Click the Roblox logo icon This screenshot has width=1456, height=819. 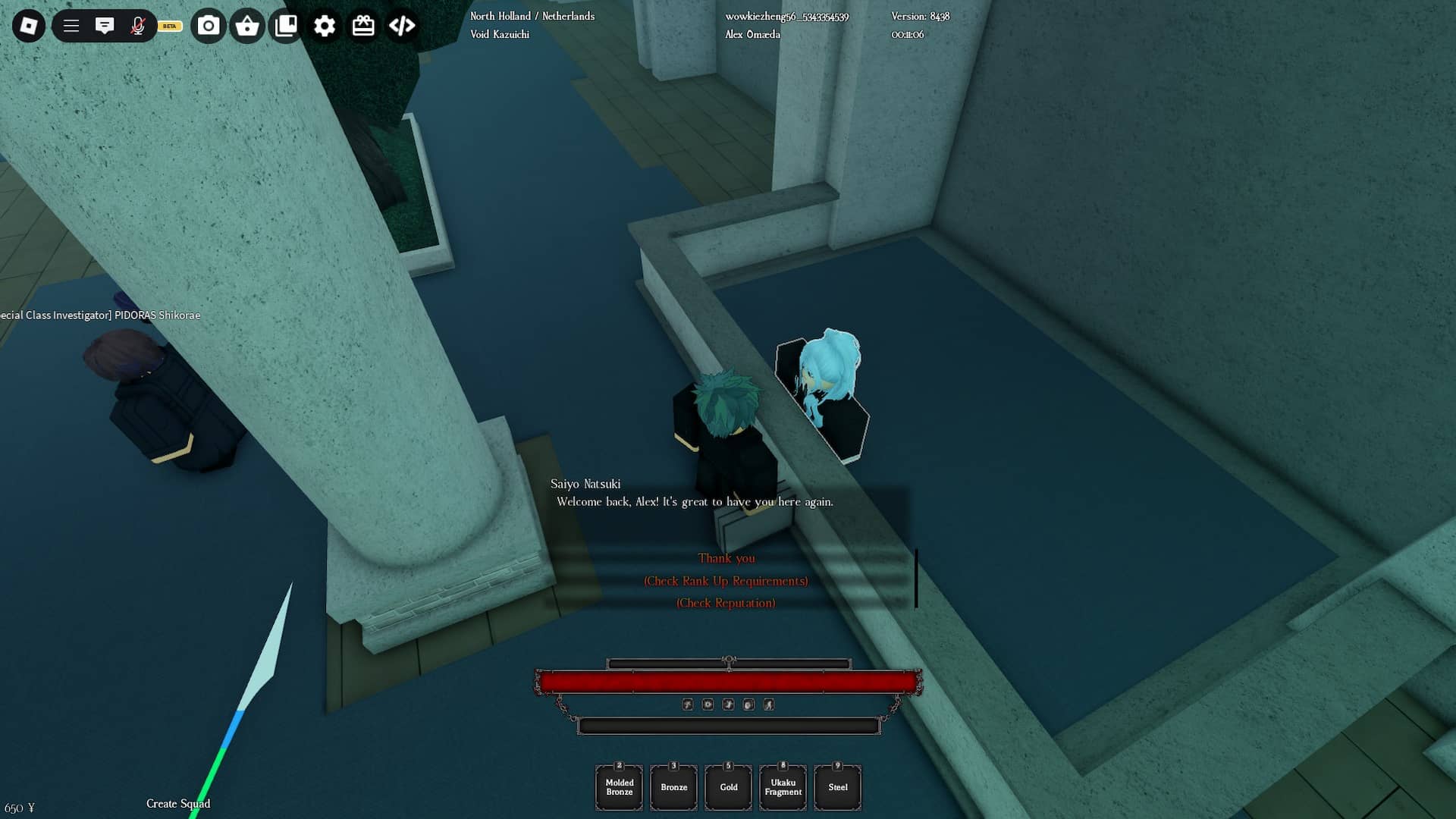click(x=27, y=25)
